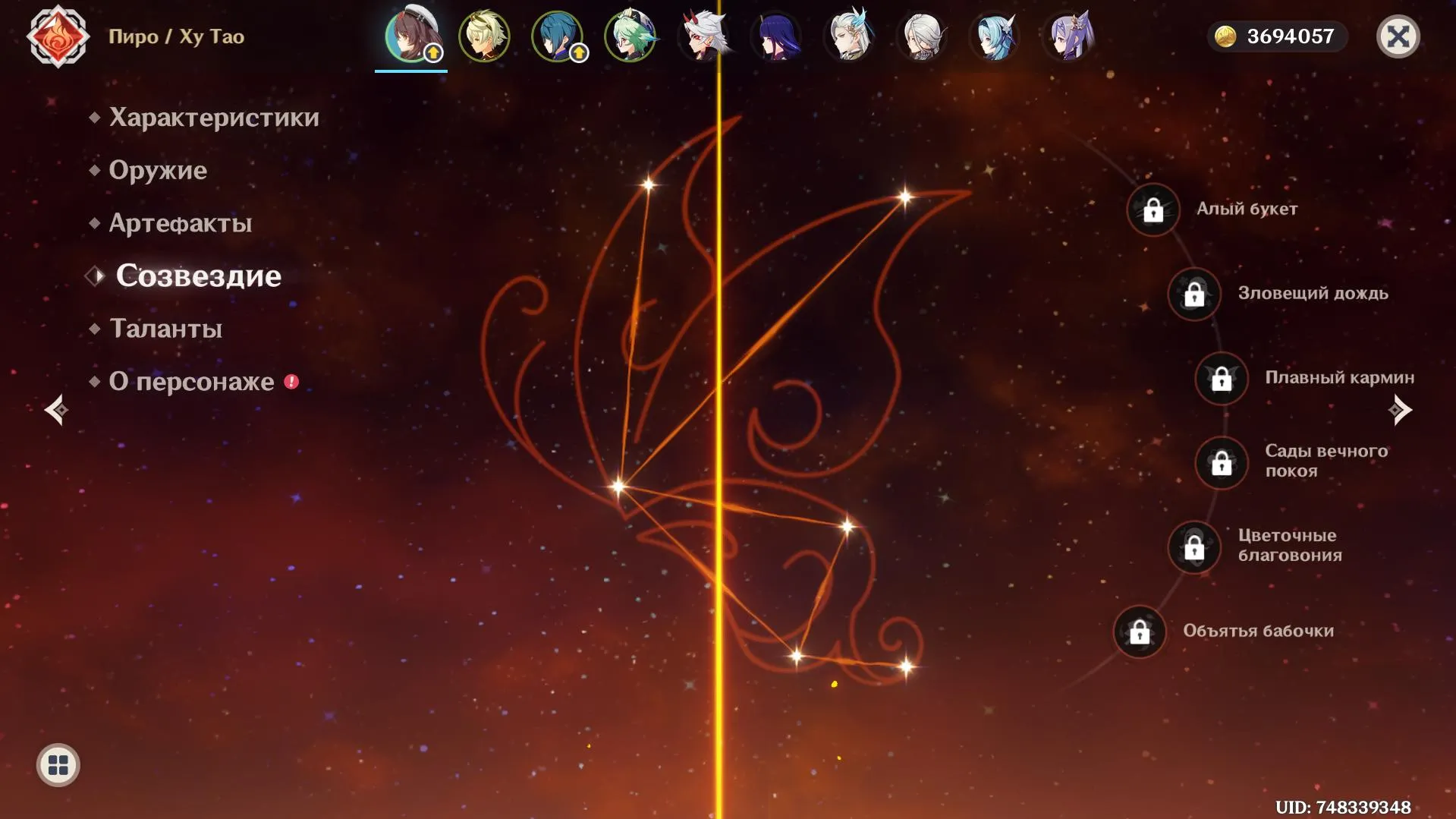Open the Цветочные благовония constellation node
1456x819 pixels.
click(x=1194, y=547)
